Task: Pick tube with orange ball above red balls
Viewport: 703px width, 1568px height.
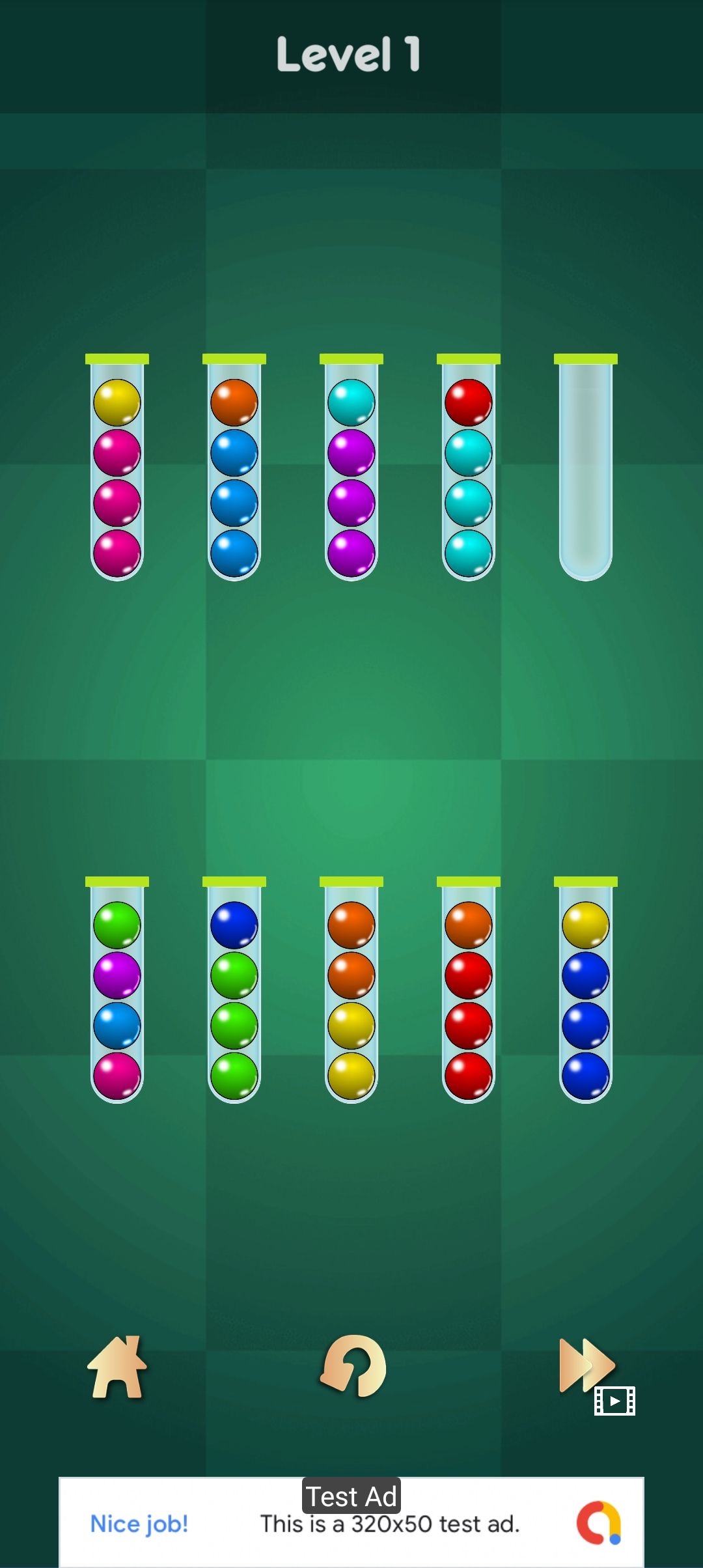Action: point(469,991)
